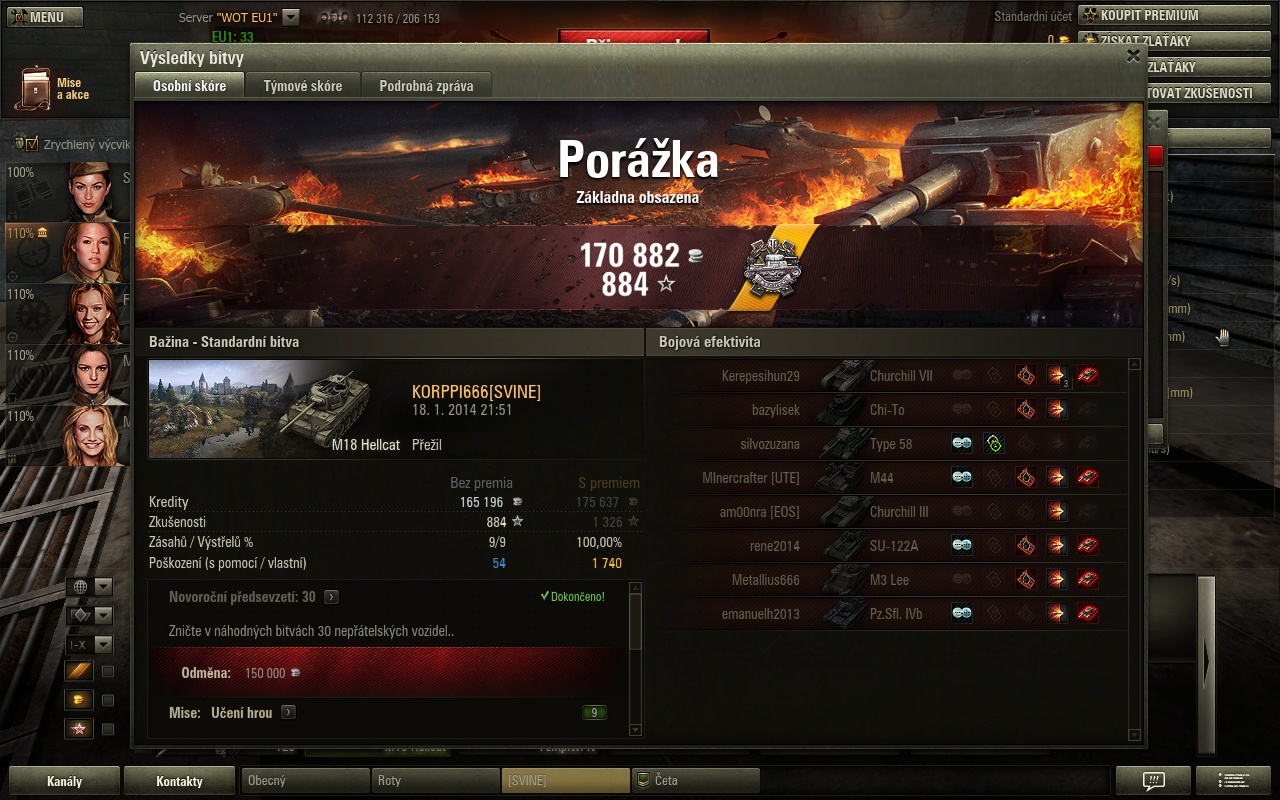The height and width of the screenshot is (800, 1280).
Task: Switch to the Obecný chat tab
Action: pos(305,781)
